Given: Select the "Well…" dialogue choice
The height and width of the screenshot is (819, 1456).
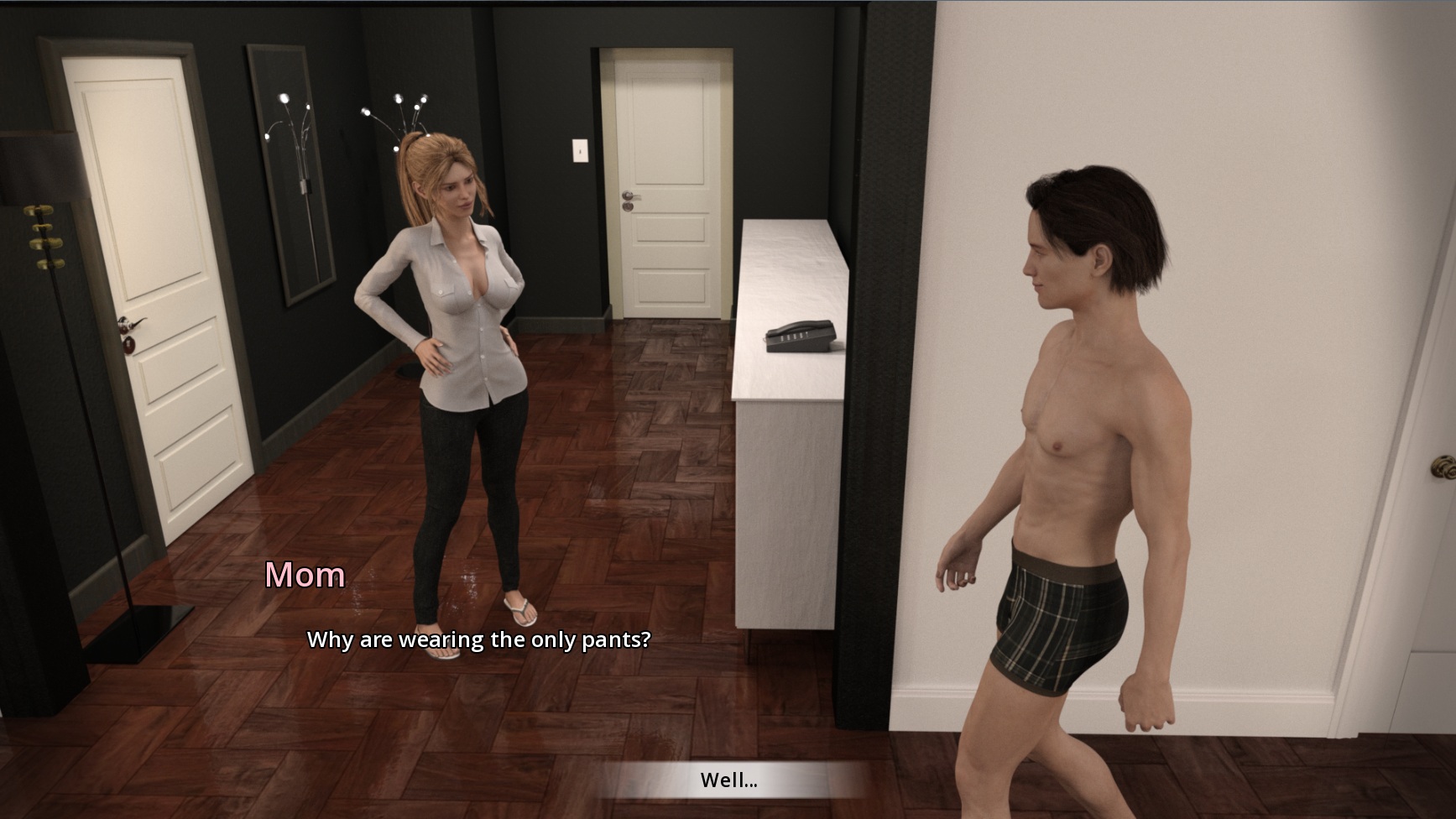Looking at the screenshot, I should pyautogui.click(x=727, y=780).
